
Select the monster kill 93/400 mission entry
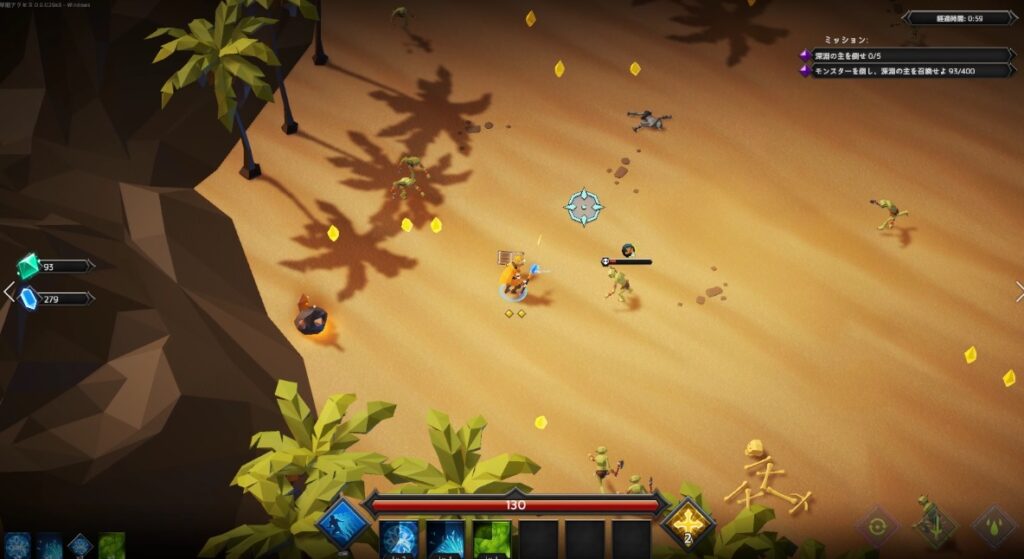(x=905, y=70)
